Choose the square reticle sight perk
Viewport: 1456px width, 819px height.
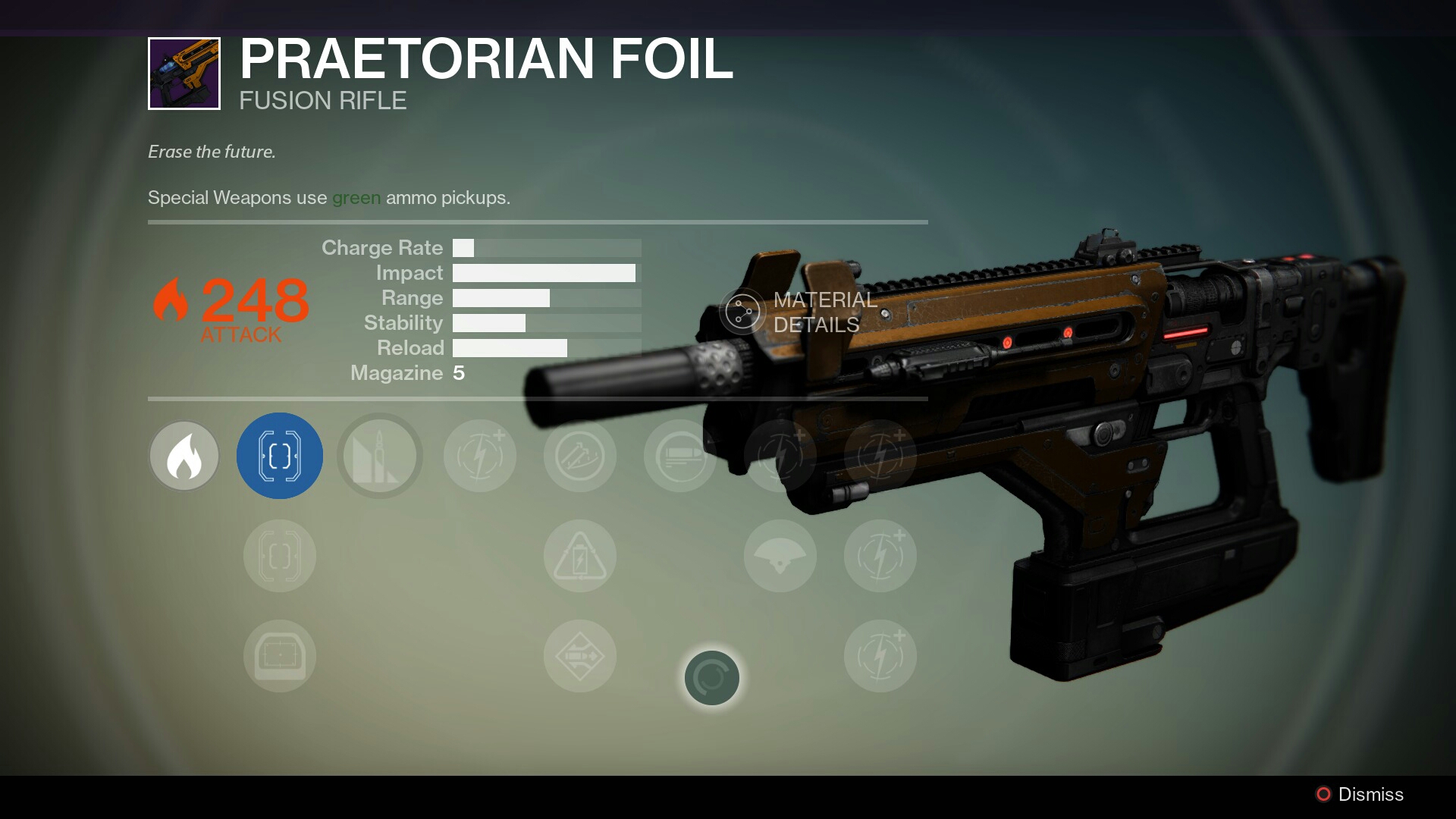(280, 656)
